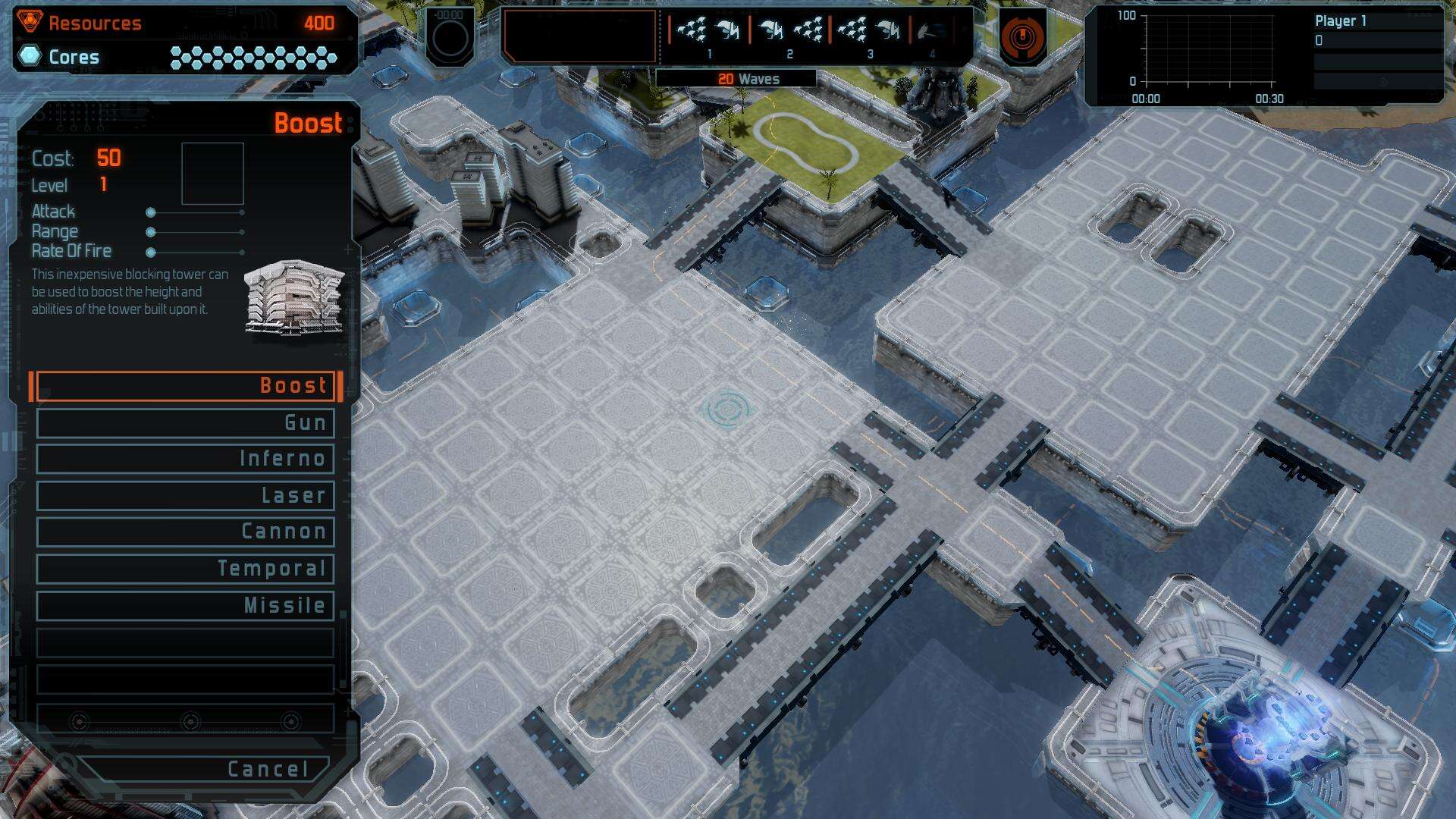Activate the orange power ability icon
Viewport: 1456px width, 819px height.
(1022, 36)
